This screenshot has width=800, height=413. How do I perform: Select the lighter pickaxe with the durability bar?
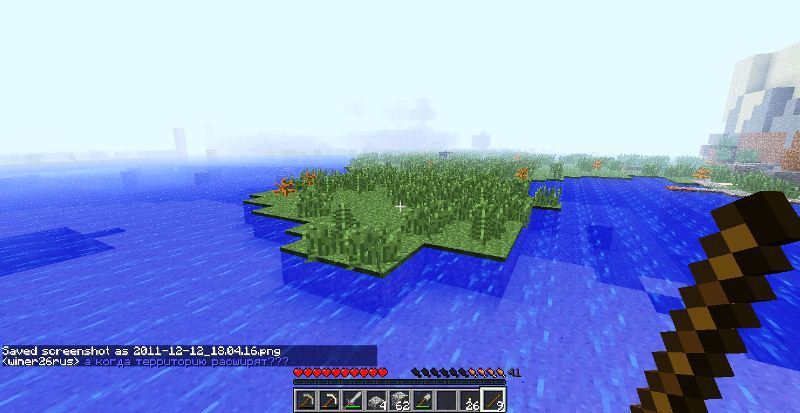coord(329,400)
